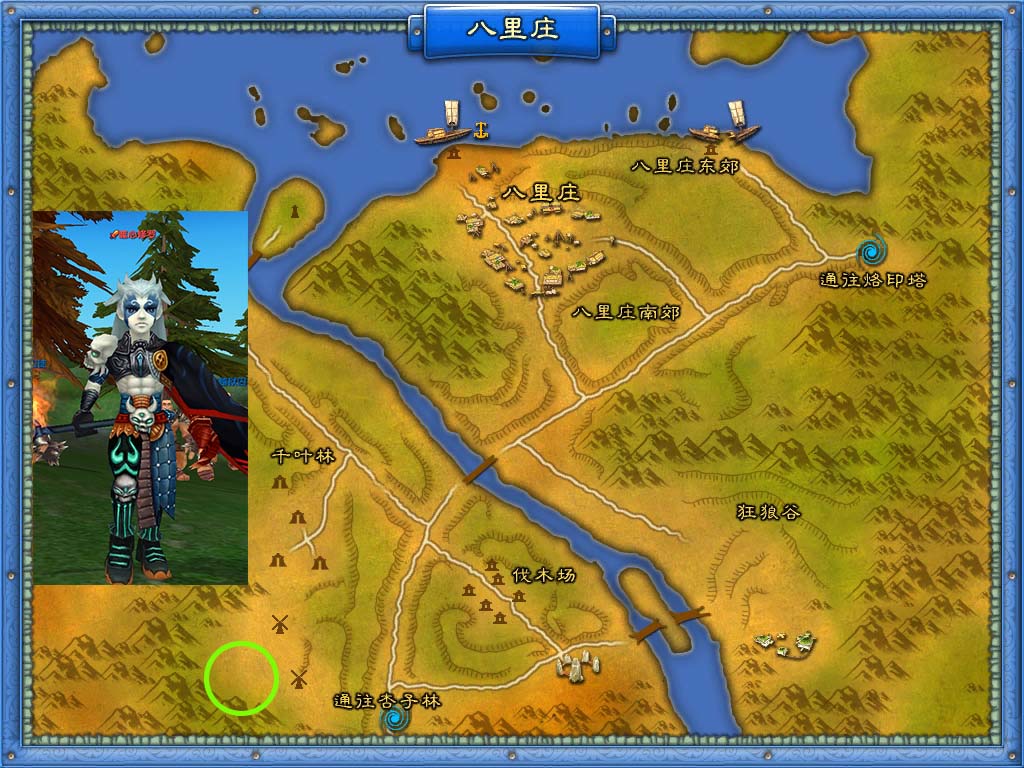This screenshot has height=768, width=1024.
Task: Click the green circle position marker
Action: (241, 679)
